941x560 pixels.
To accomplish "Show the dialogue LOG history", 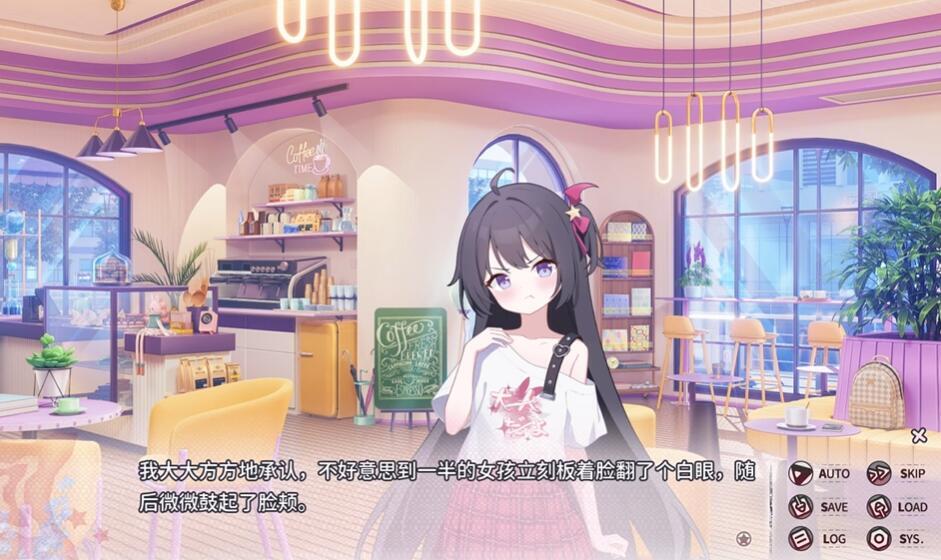I will coord(819,540).
